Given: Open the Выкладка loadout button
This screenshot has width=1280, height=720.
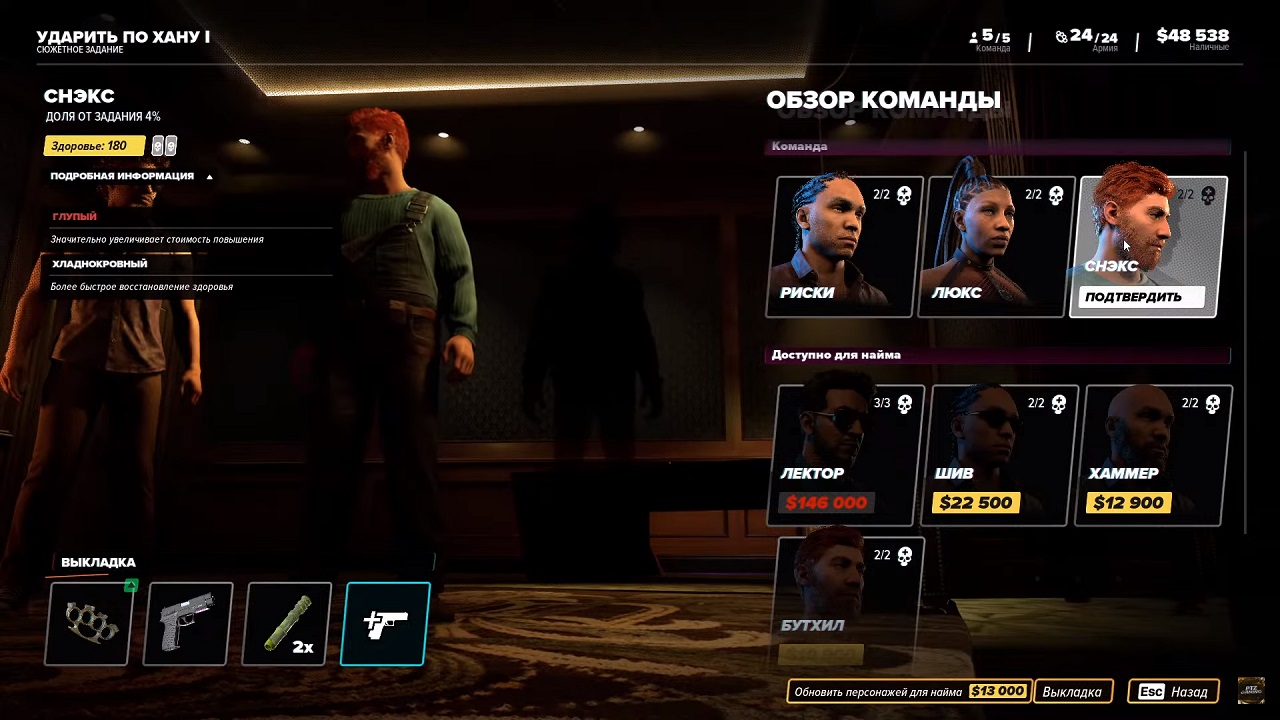Looking at the screenshot, I should point(1072,691).
